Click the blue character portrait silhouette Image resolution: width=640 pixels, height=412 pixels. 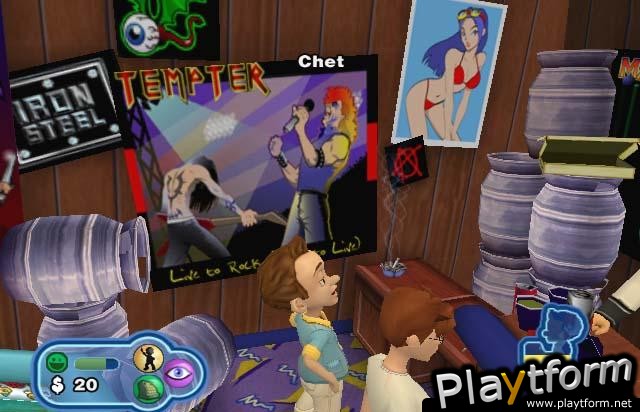point(551,332)
